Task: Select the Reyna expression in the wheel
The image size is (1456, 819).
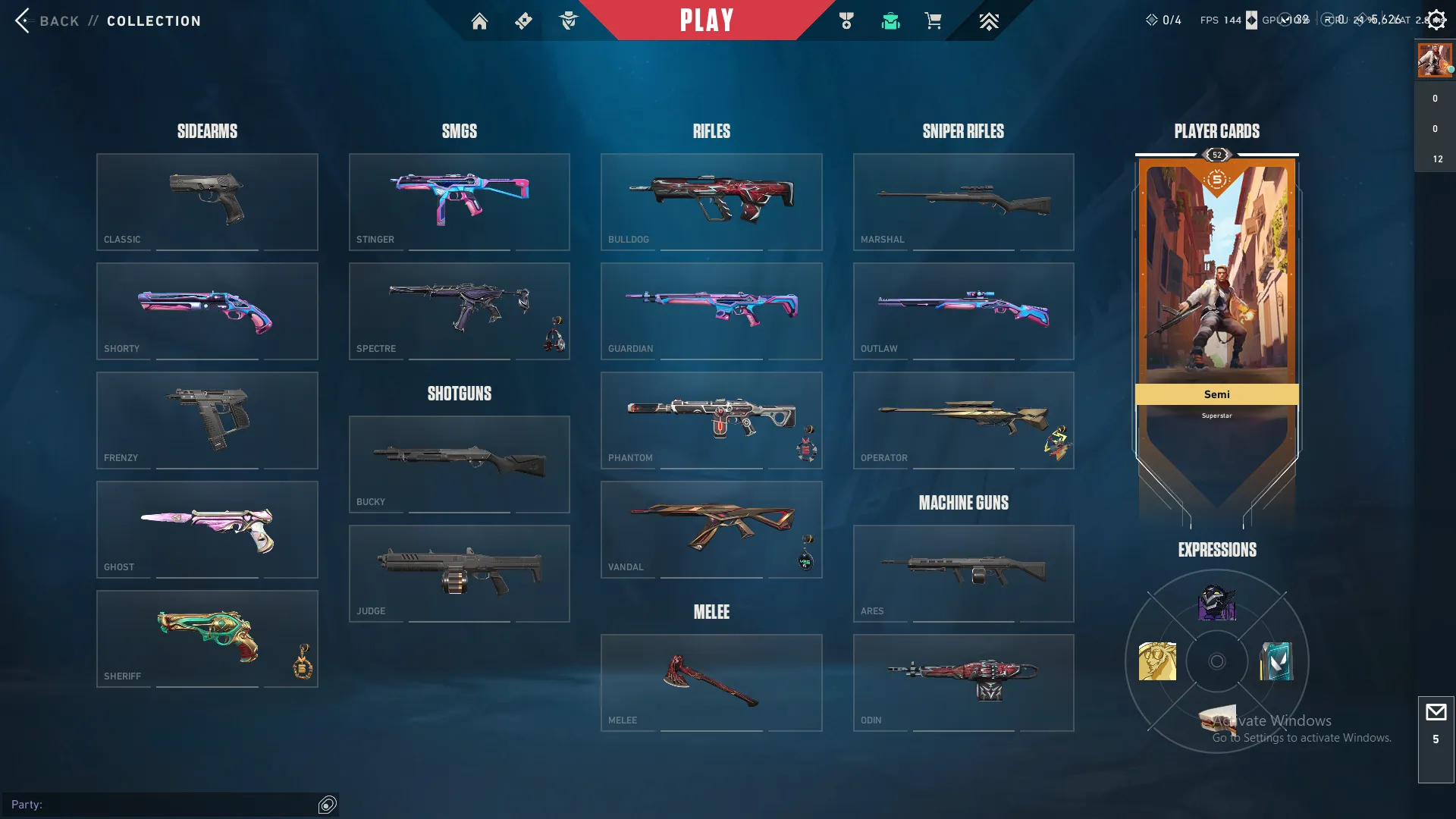Action: tap(1216, 603)
